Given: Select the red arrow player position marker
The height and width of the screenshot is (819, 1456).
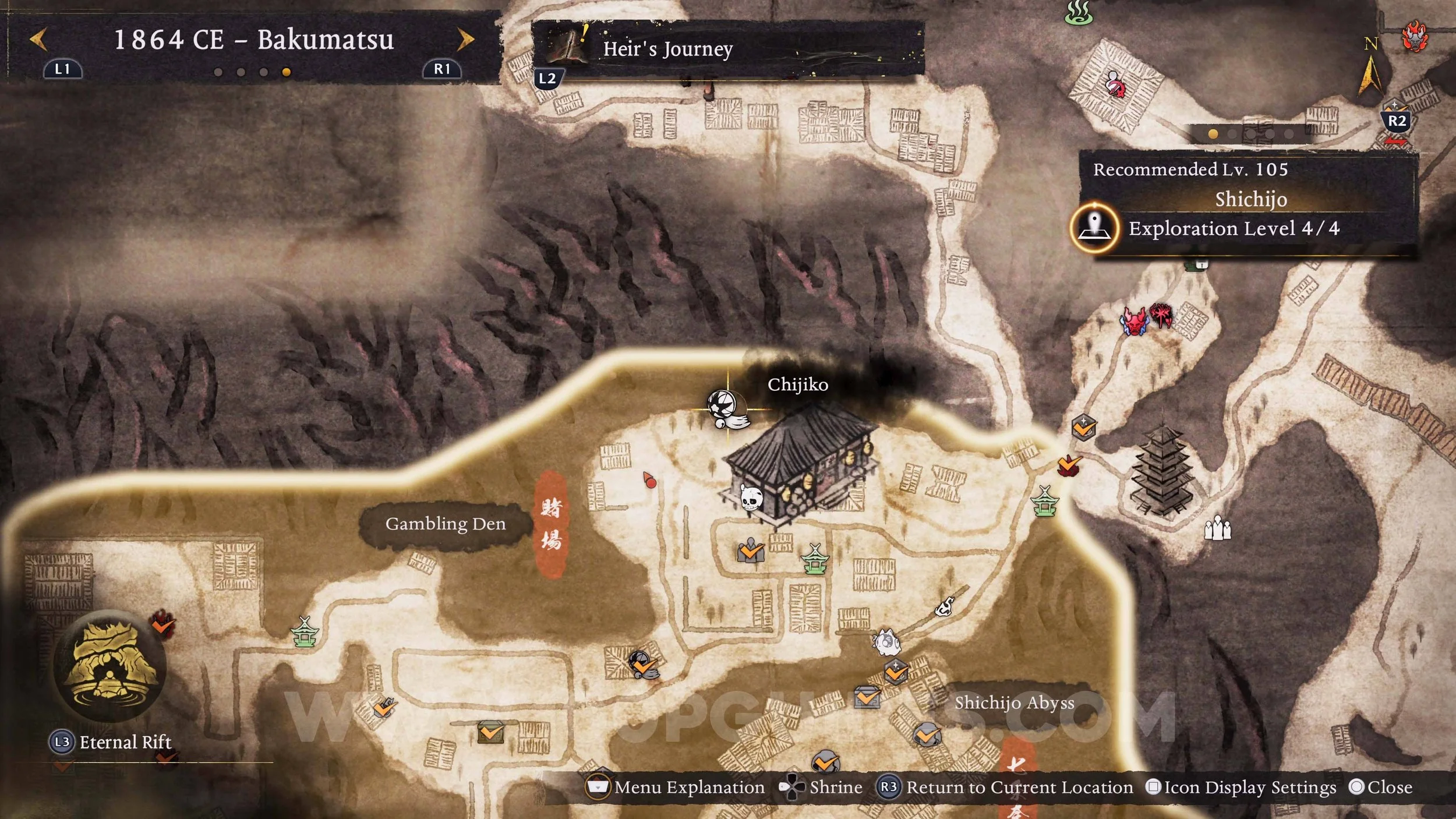Looking at the screenshot, I should [x=649, y=480].
